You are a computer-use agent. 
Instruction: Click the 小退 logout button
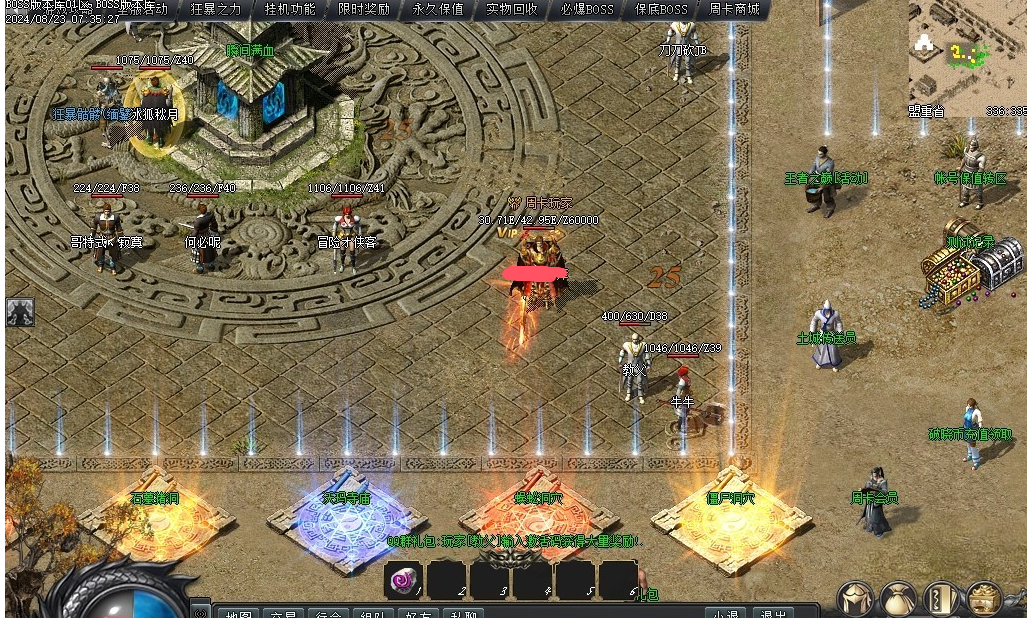click(x=726, y=613)
